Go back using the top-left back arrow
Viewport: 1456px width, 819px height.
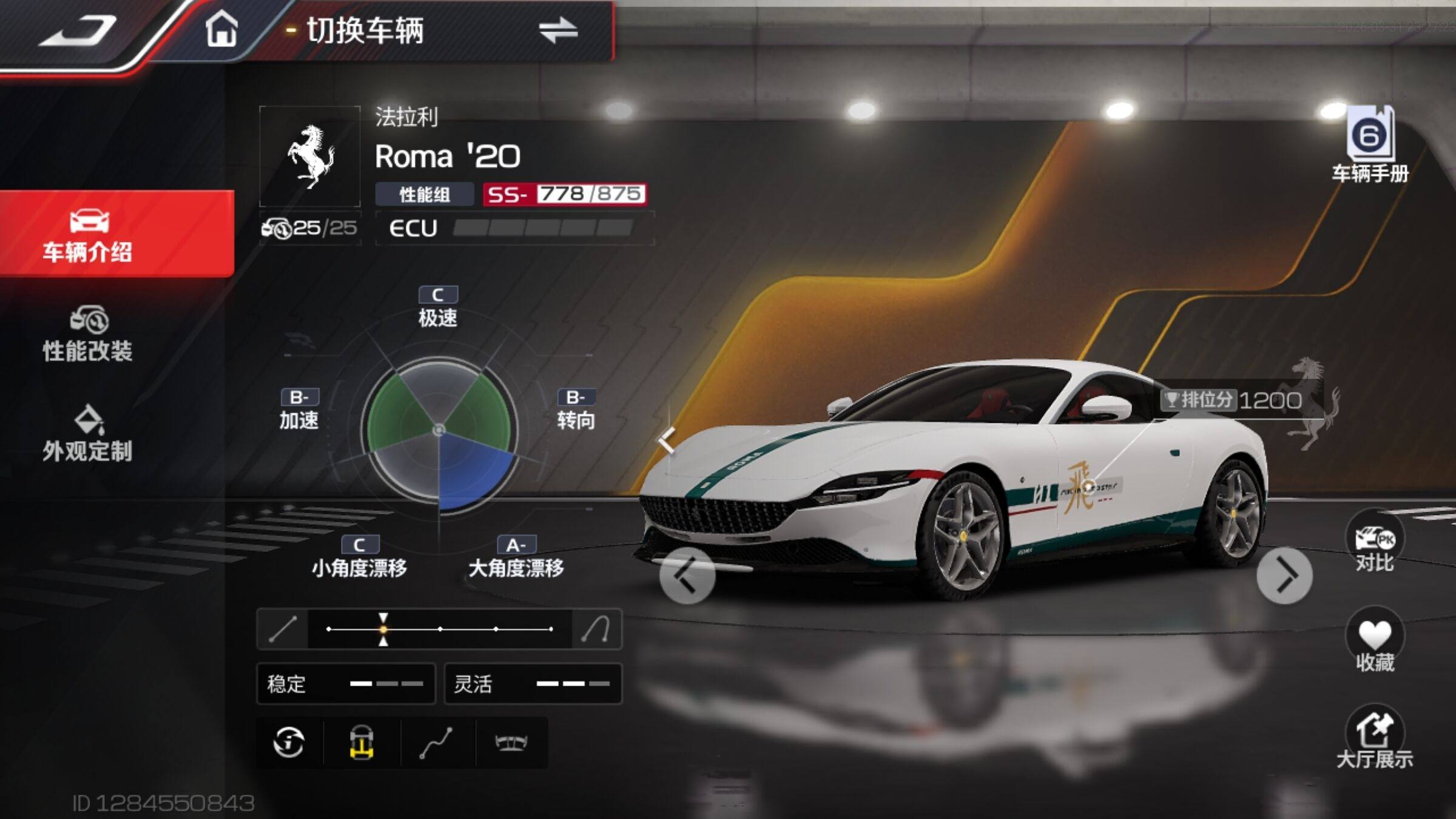click(x=79, y=30)
